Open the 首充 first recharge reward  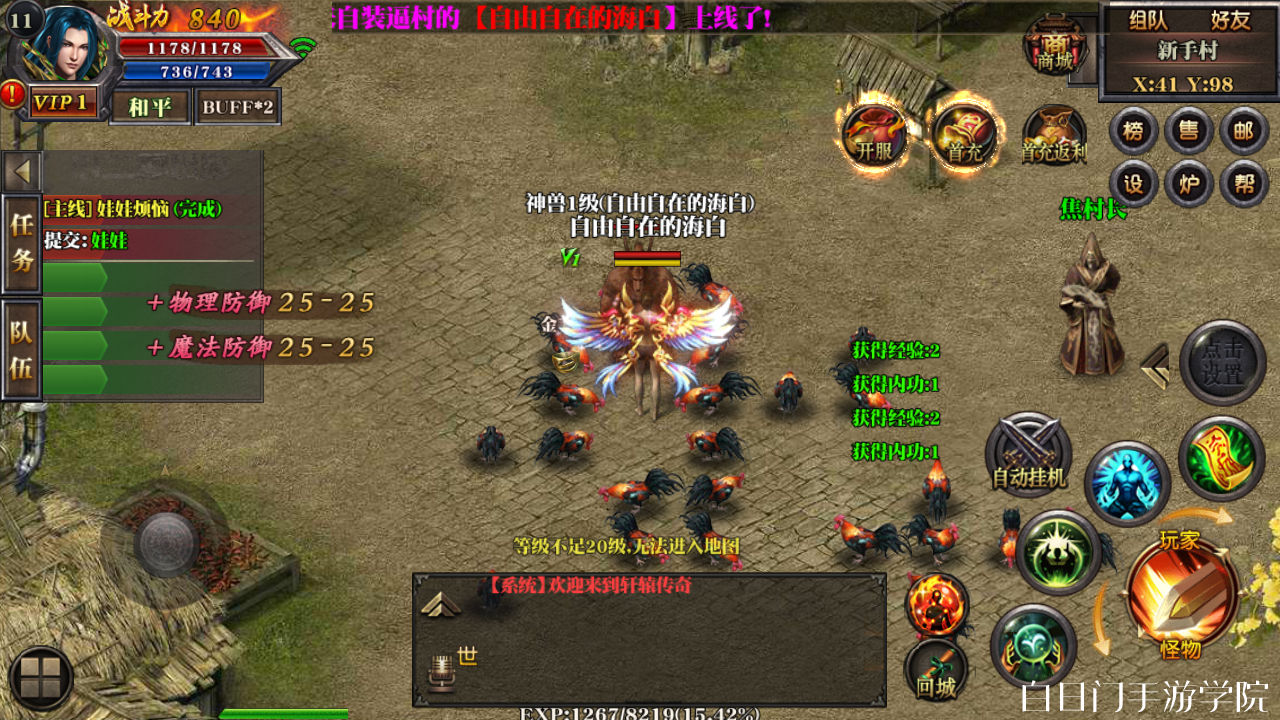[964, 135]
